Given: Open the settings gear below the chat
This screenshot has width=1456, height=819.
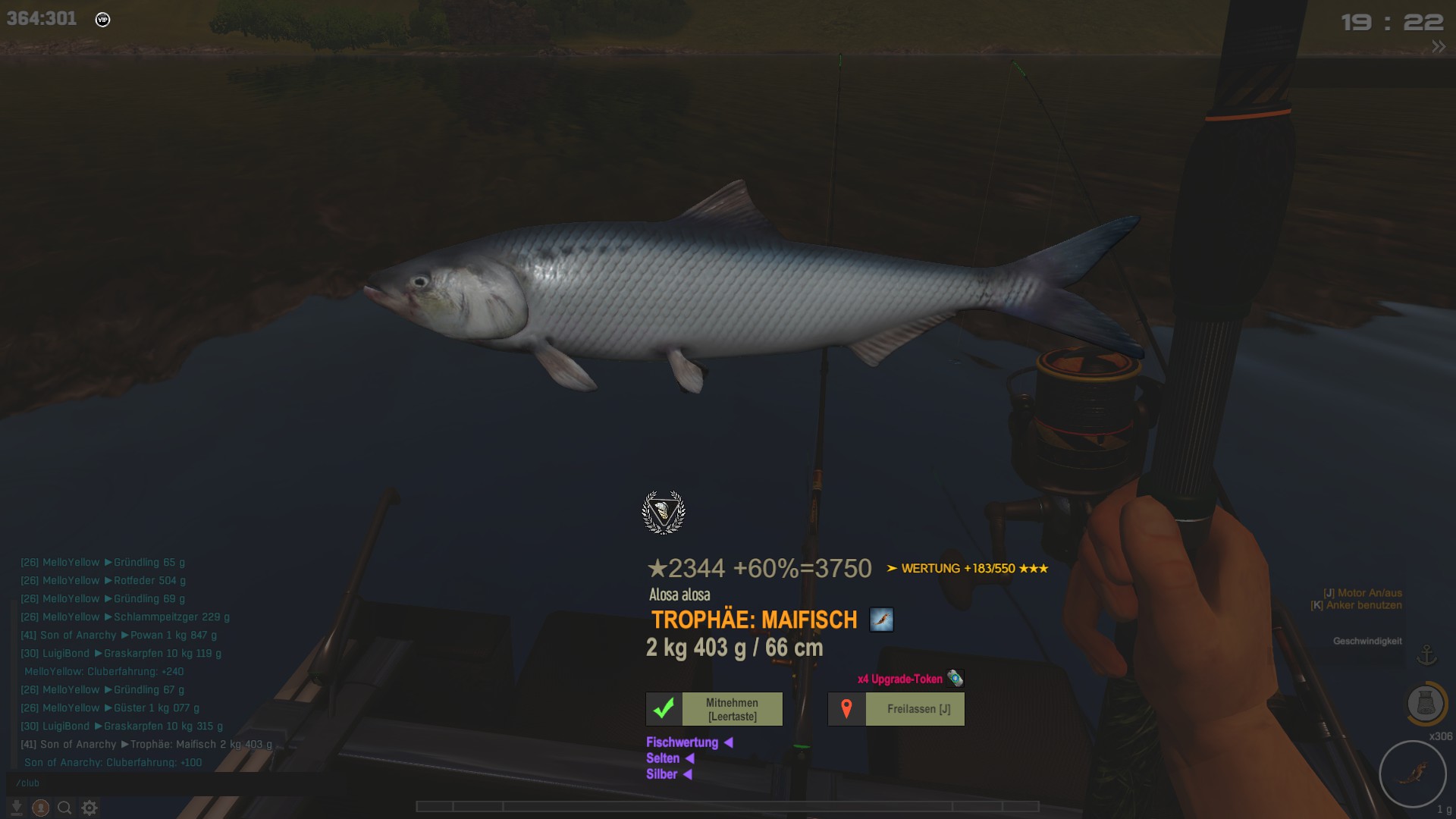Looking at the screenshot, I should [89, 808].
